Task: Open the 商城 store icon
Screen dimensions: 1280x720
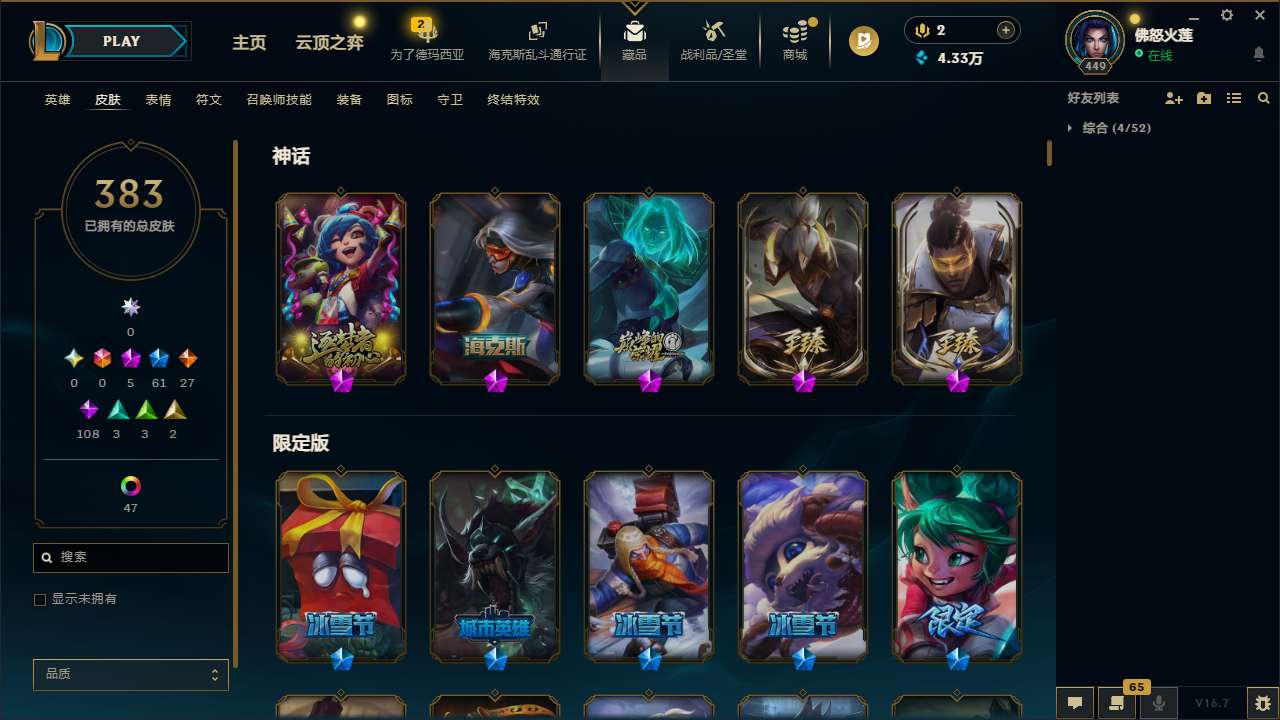Action: 795,33
